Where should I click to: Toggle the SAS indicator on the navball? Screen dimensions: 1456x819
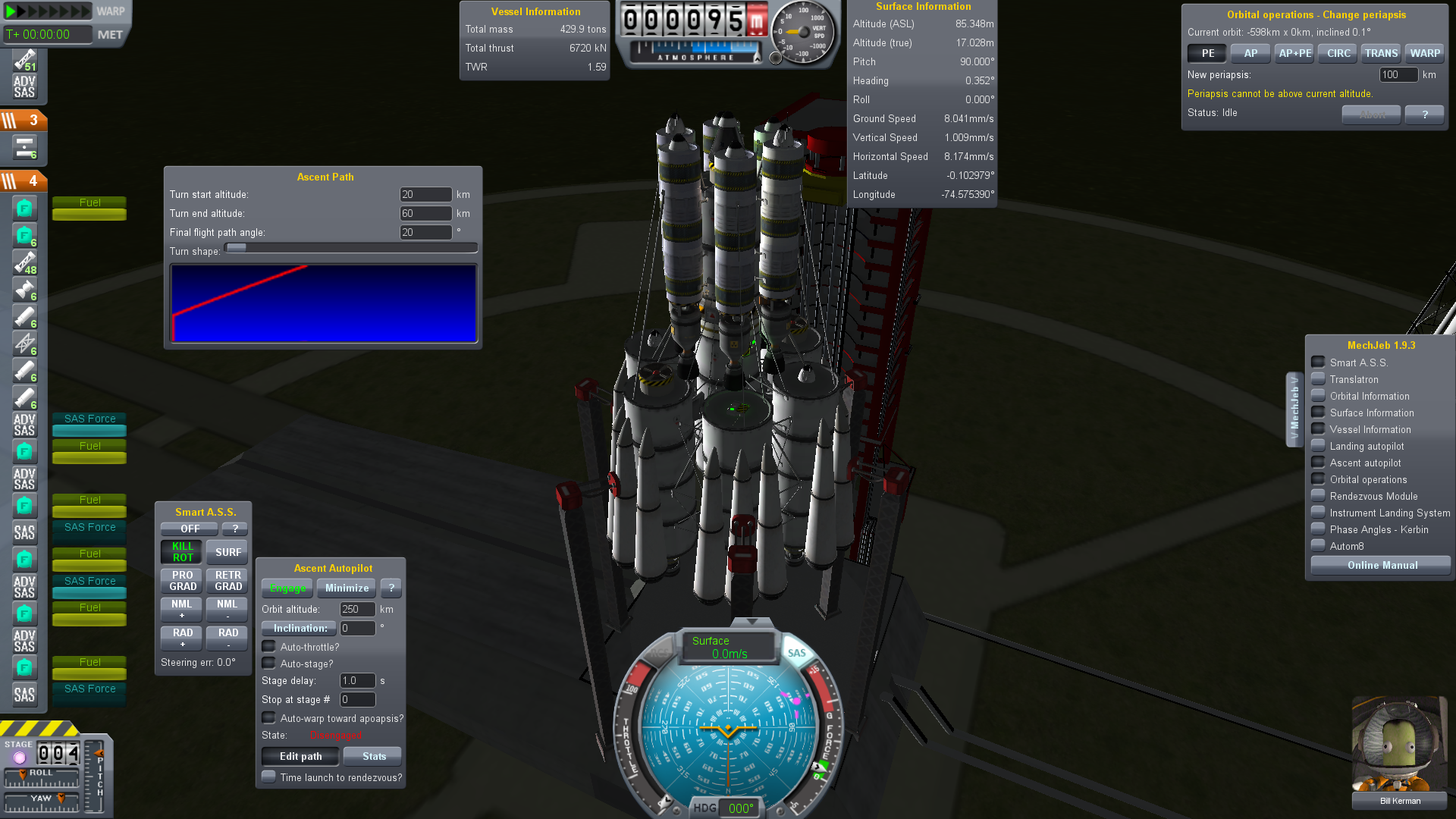click(x=796, y=653)
